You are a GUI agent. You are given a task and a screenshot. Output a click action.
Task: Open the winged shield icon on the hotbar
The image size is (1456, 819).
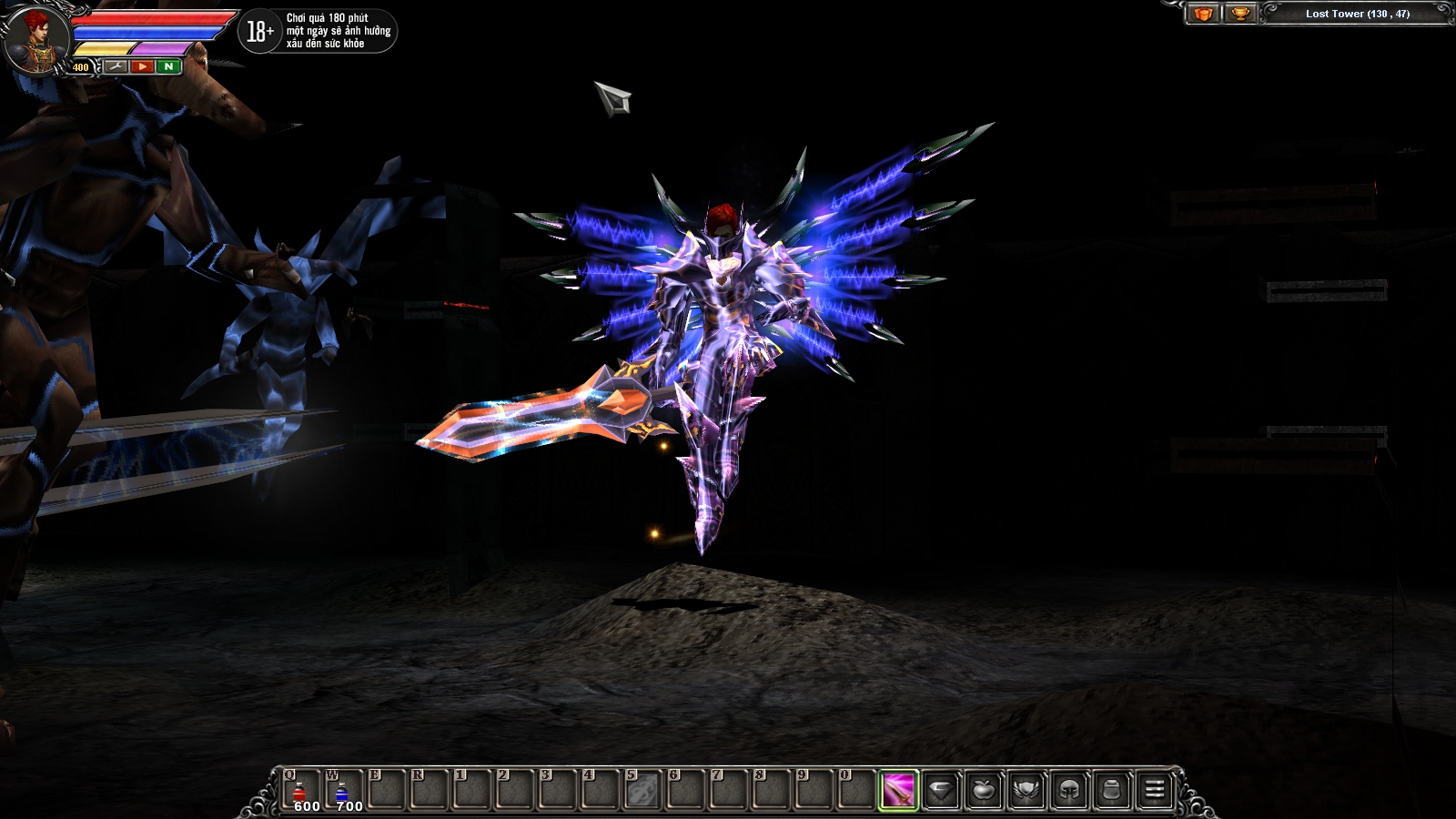[1026, 788]
